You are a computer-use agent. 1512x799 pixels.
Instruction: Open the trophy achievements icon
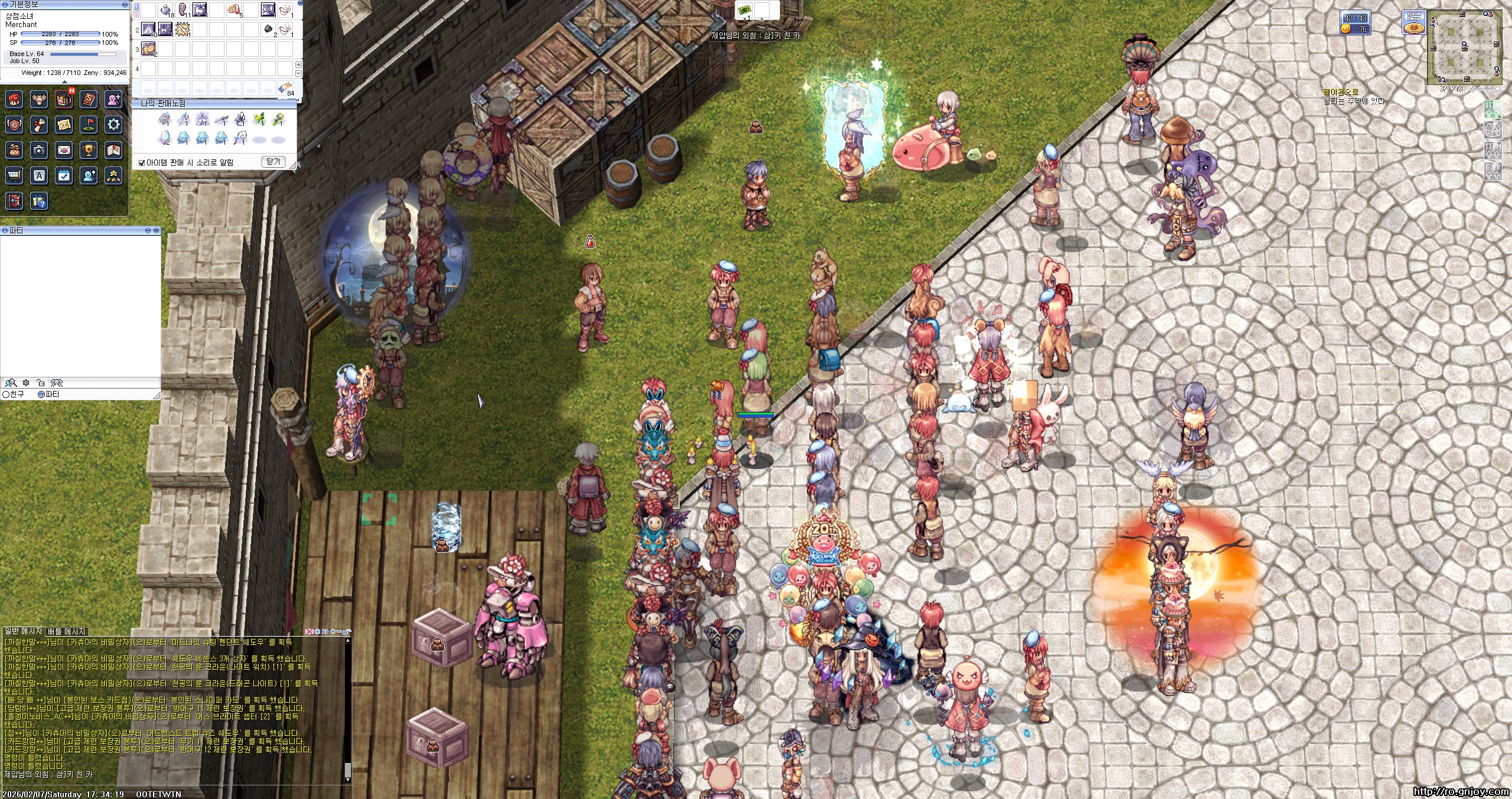pos(89,151)
